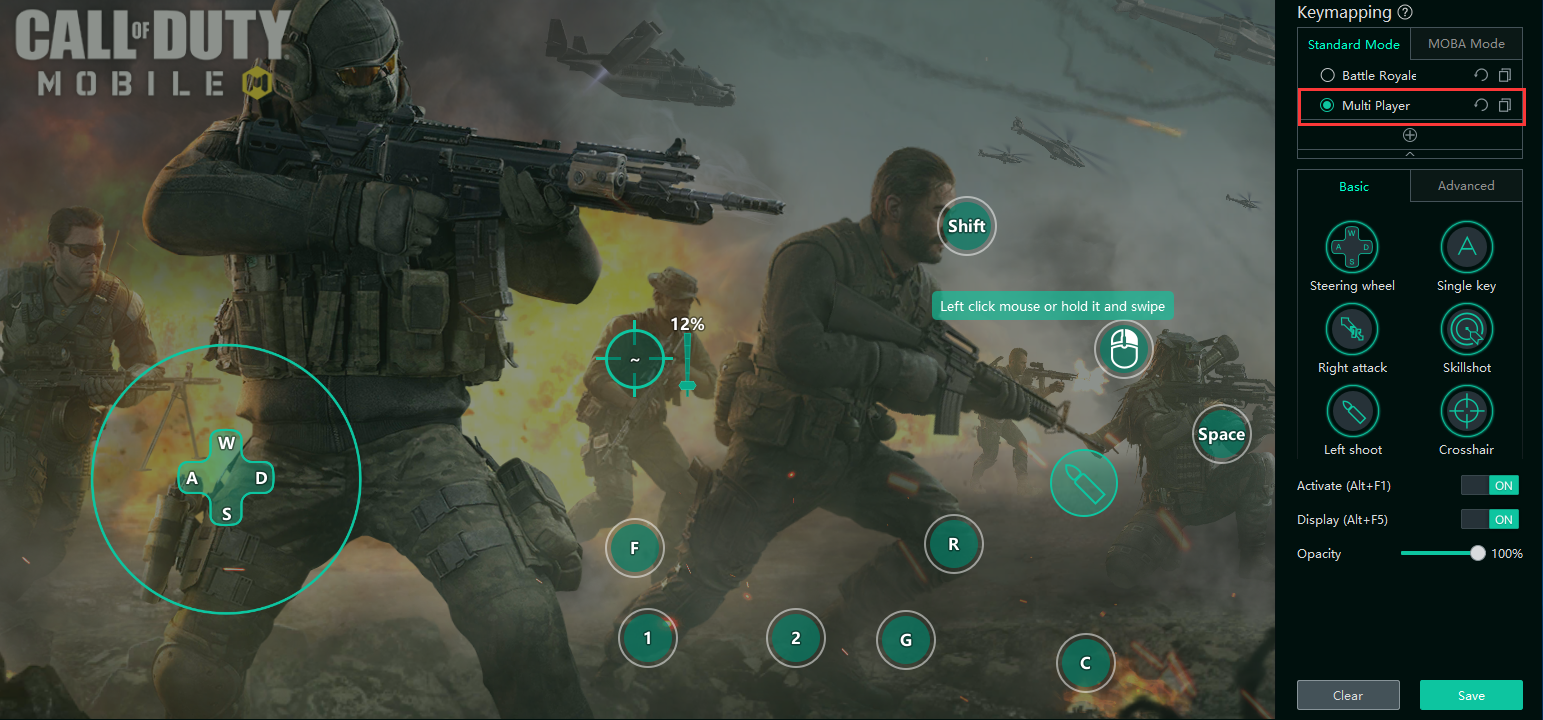
Task: Select the Battle Royale scheme
Action: point(1327,75)
